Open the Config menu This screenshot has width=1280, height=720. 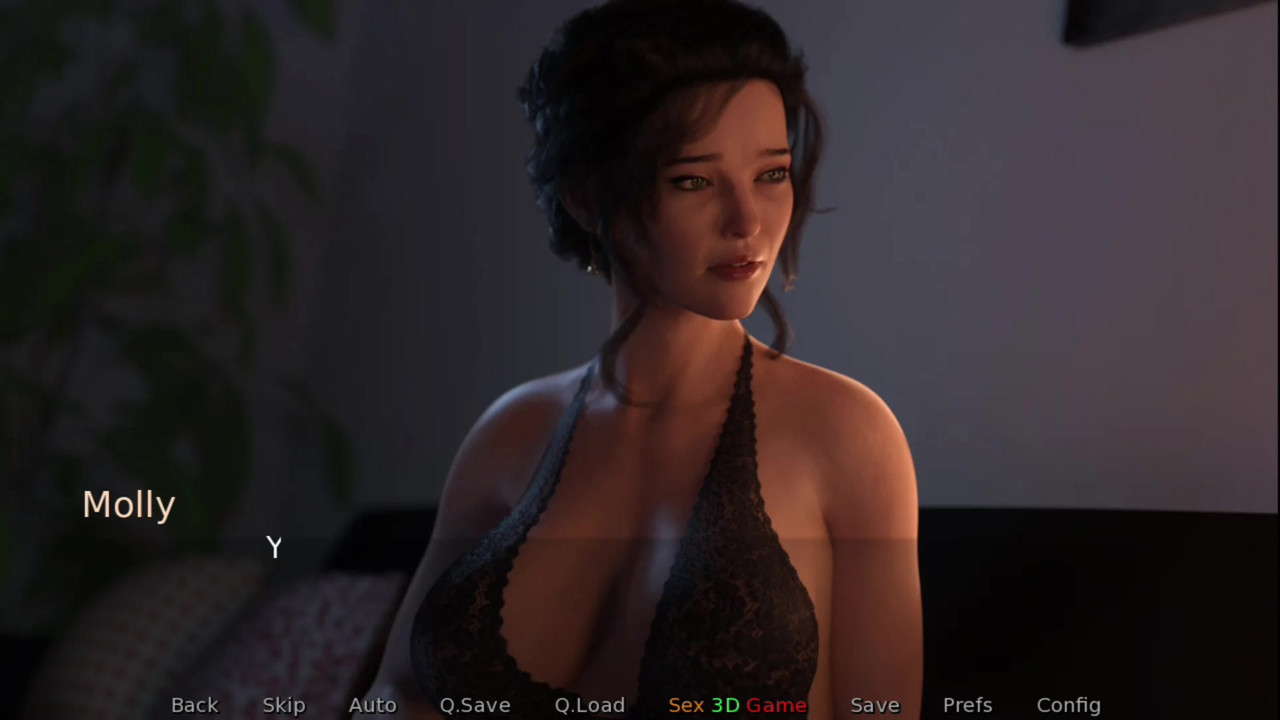coord(1068,705)
